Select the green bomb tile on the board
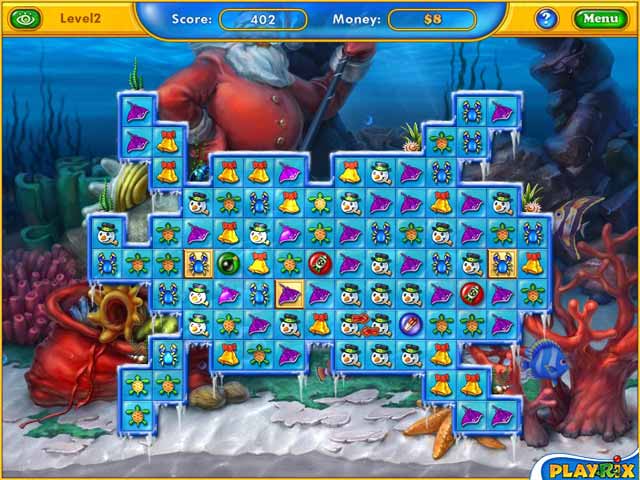 [x=229, y=264]
